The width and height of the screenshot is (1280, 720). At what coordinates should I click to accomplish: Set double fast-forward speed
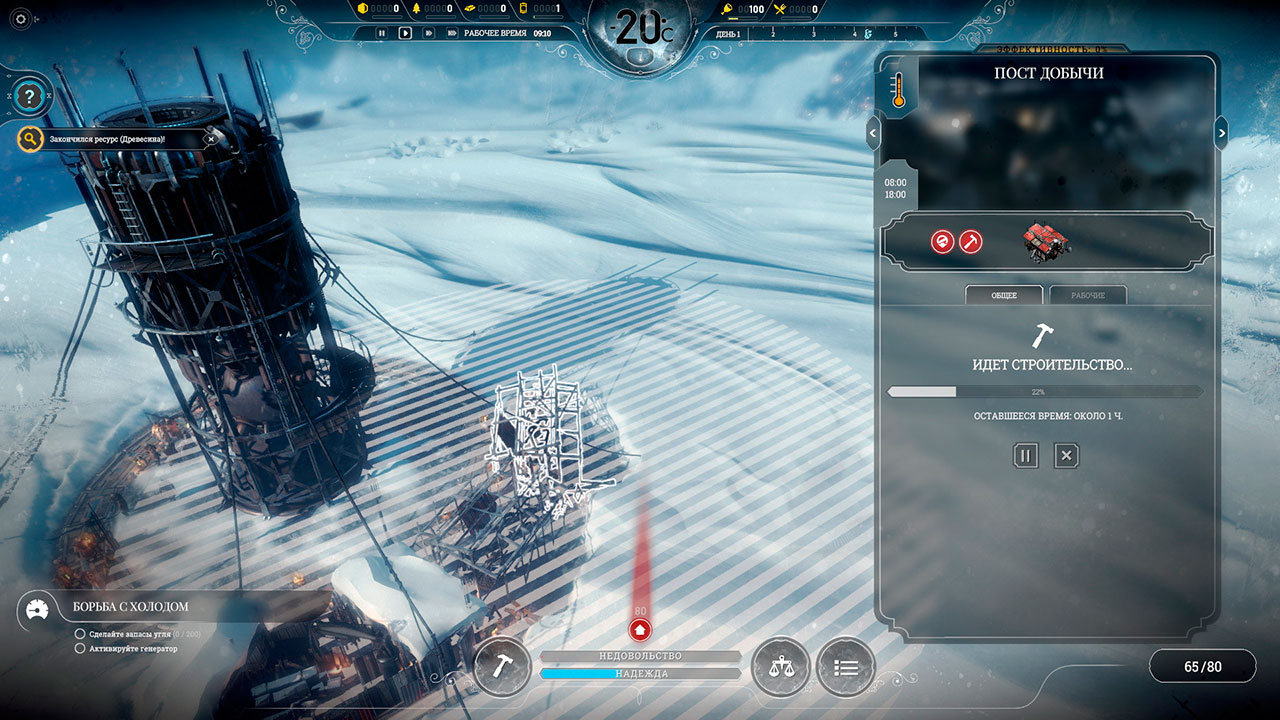429,33
